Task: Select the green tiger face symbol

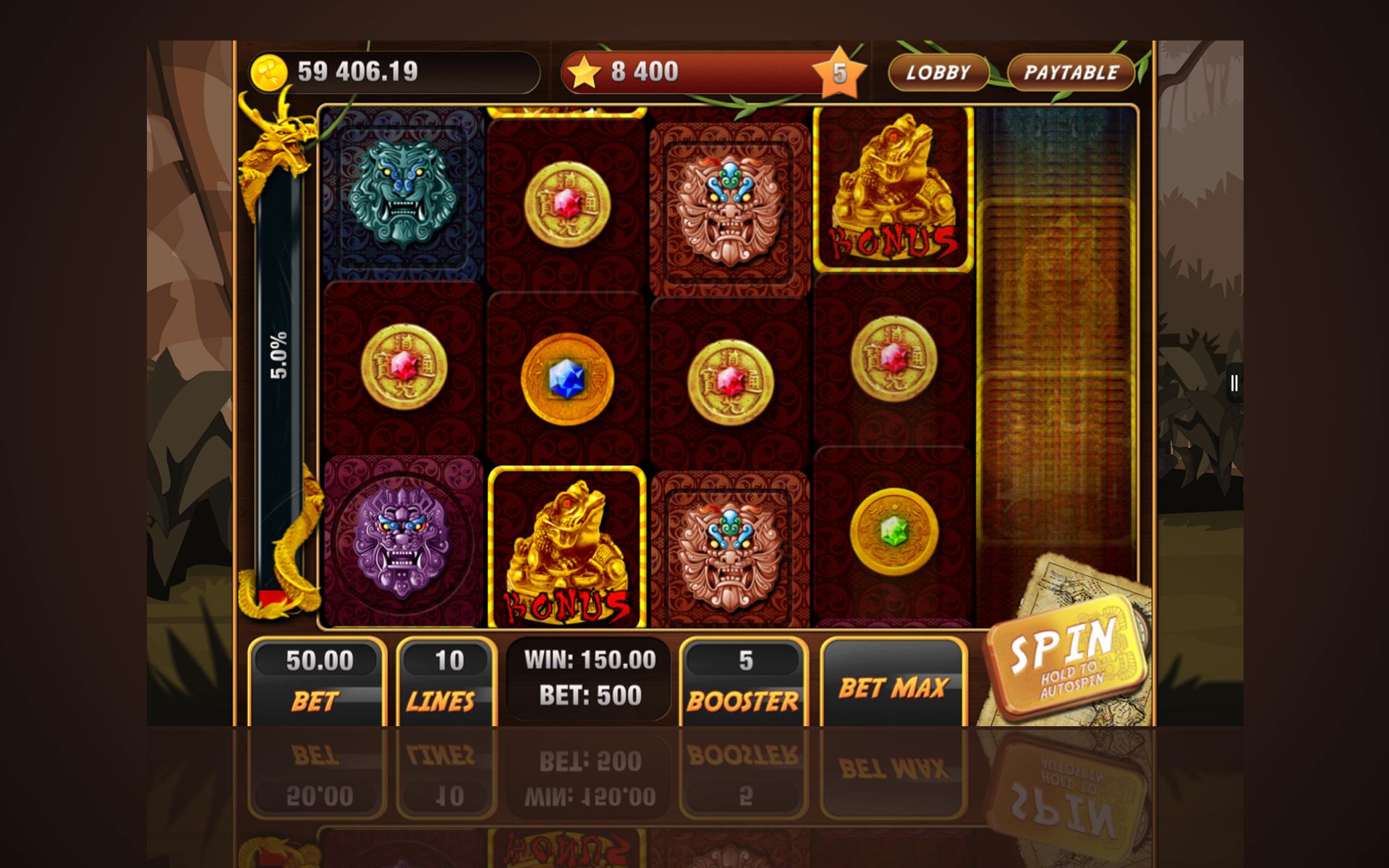Action: pos(402,195)
